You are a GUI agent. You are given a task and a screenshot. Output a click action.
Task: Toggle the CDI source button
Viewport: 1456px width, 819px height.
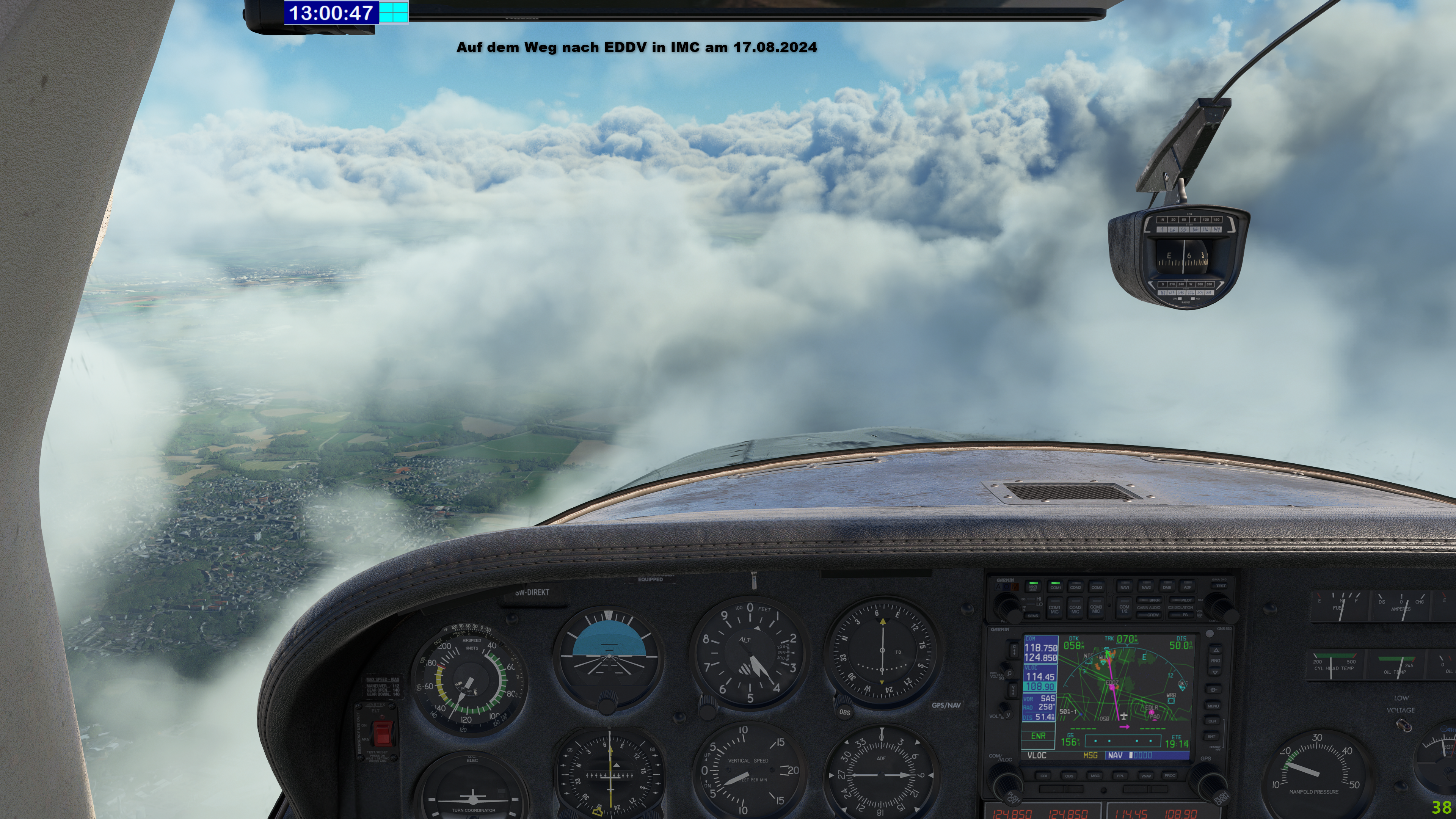(x=1043, y=776)
